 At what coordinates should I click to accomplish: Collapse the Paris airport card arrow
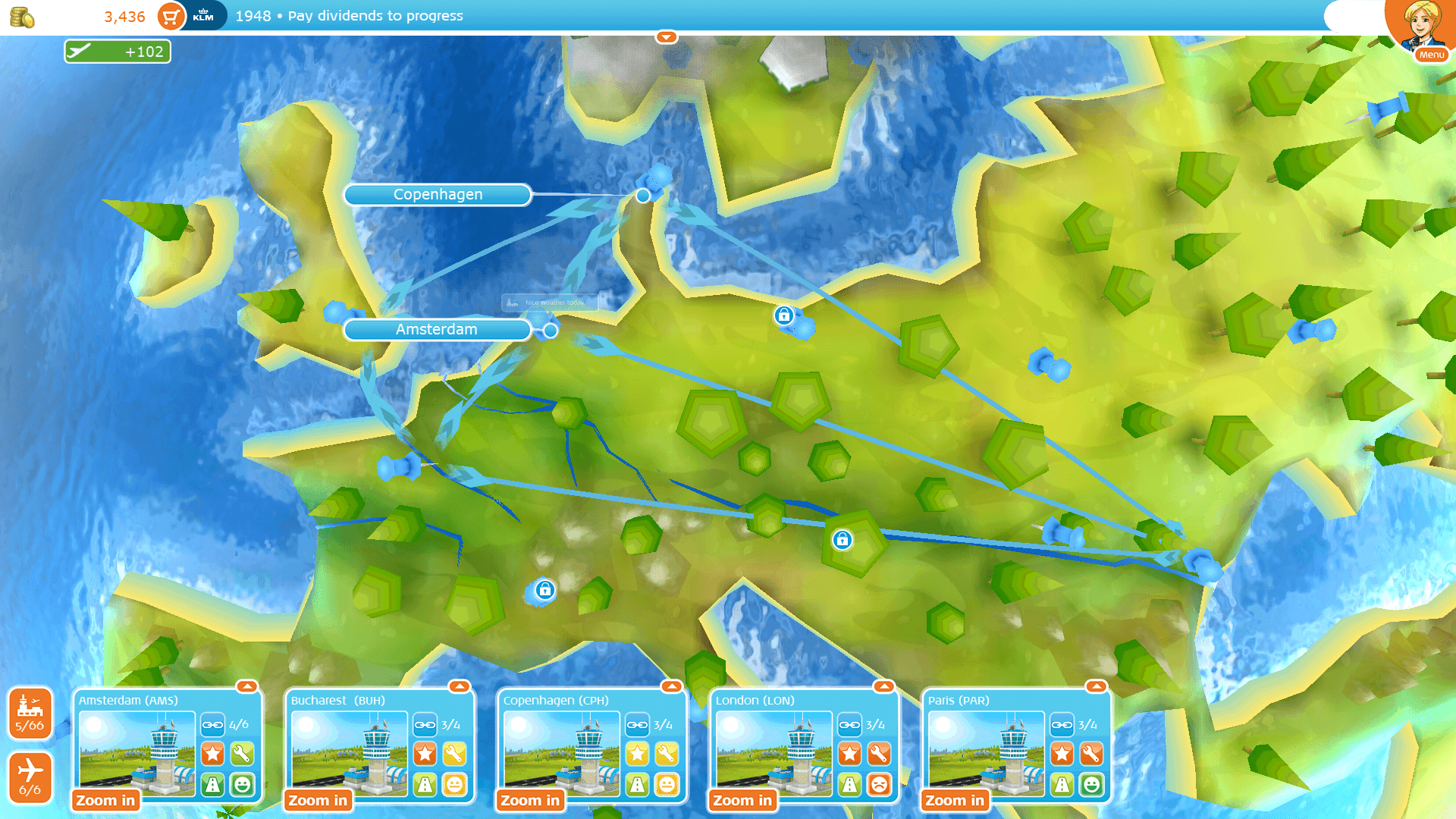point(1097,686)
